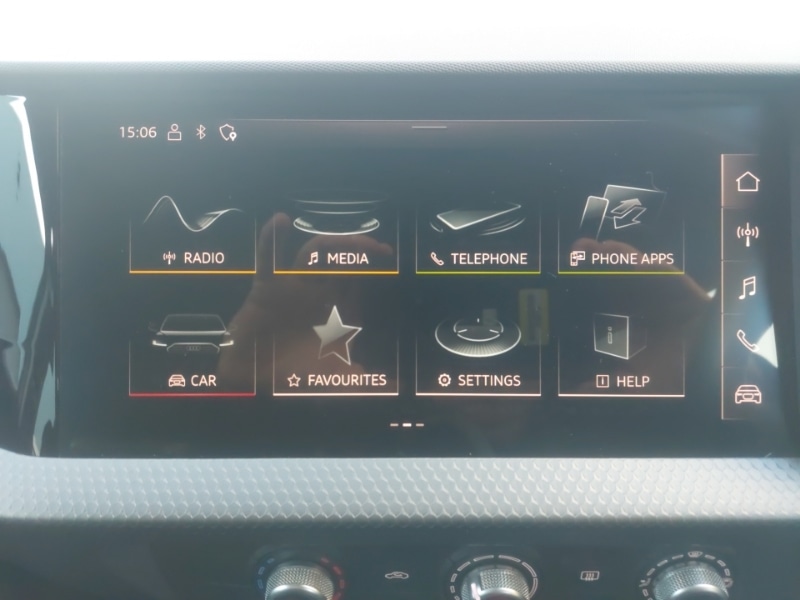The image size is (800, 600).
Task: Open the user profile status icon
Action: pyautogui.click(x=175, y=132)
